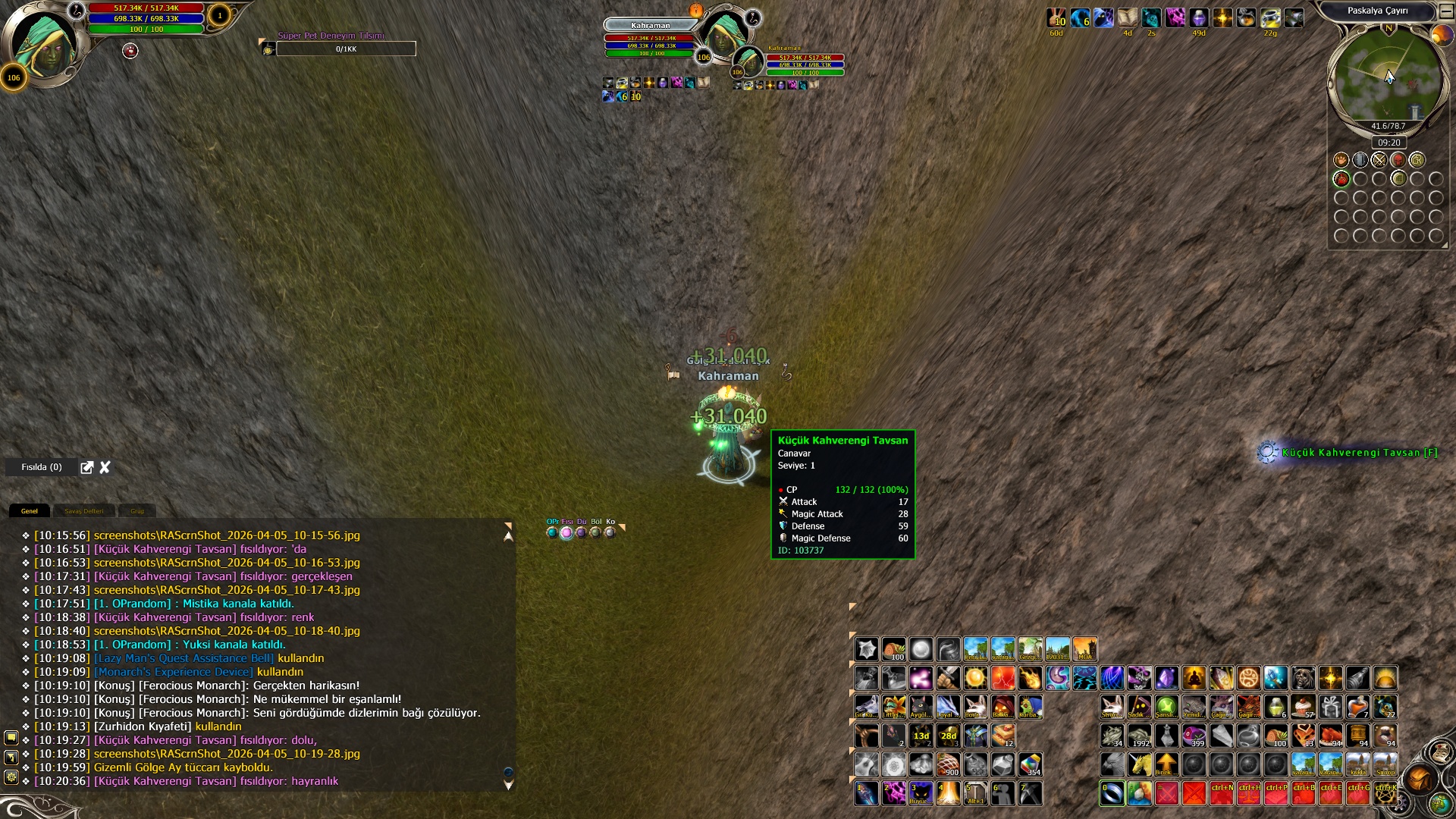Image resolution: width=1456 pixels, height=819 pixels.
Task: Select the ring slot marked 0
Action: (1112, 793)
